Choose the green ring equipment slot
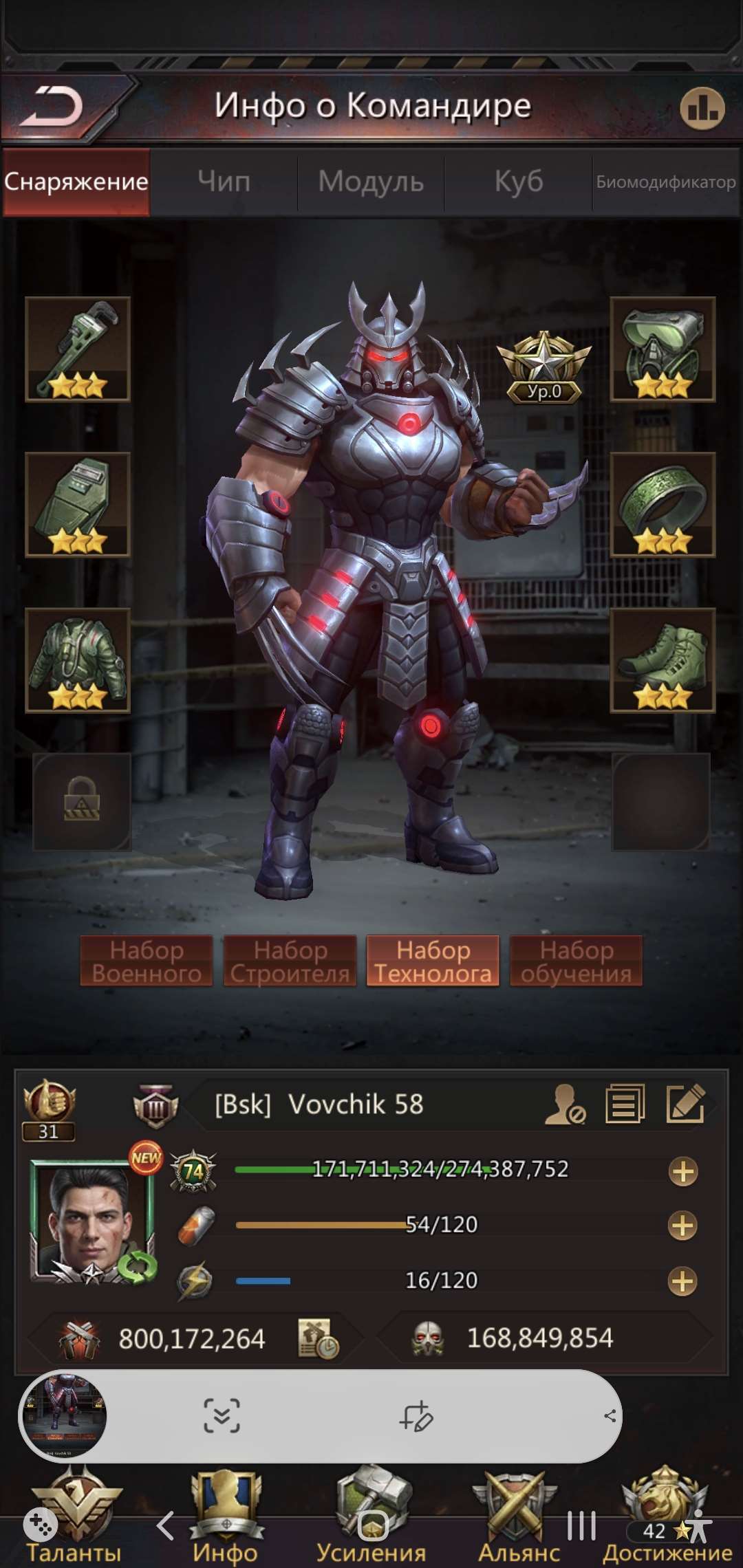743x1568 pixels. coord(663,504)
